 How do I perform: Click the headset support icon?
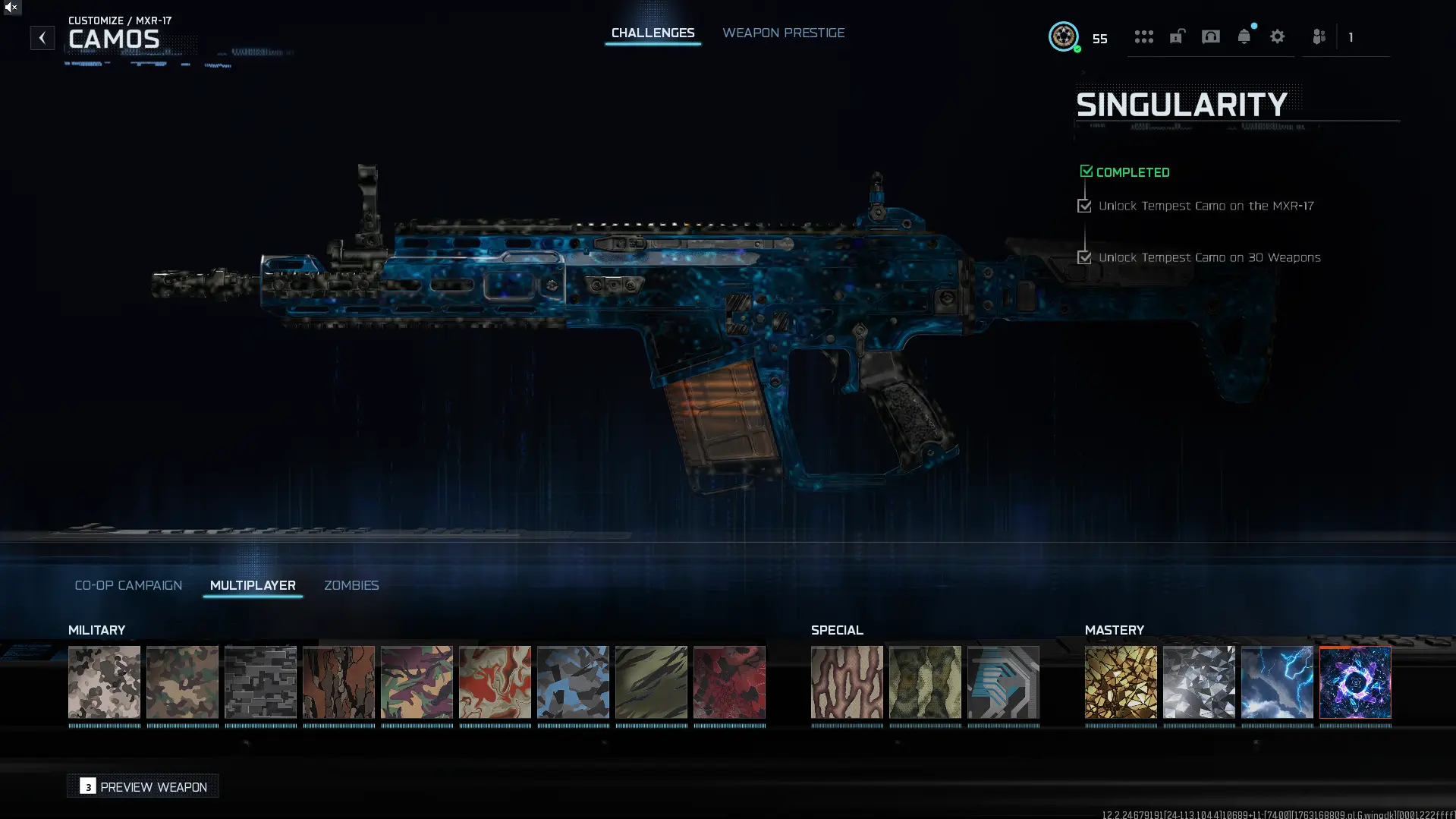pyautogui.click(x=1210, y=36)
